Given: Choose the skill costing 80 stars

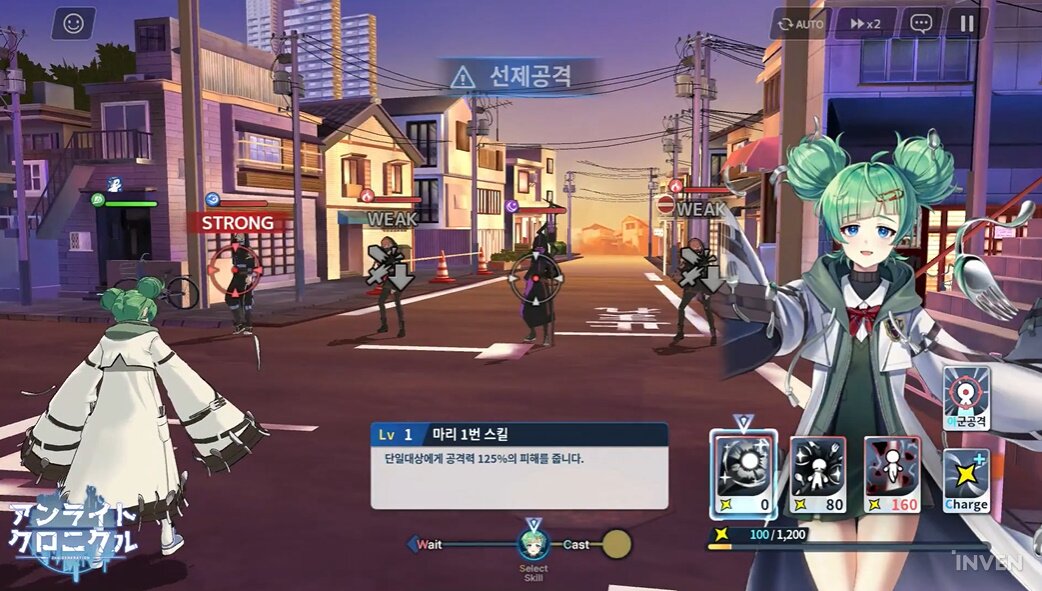Looking at the screenshot, I should 819,475.
